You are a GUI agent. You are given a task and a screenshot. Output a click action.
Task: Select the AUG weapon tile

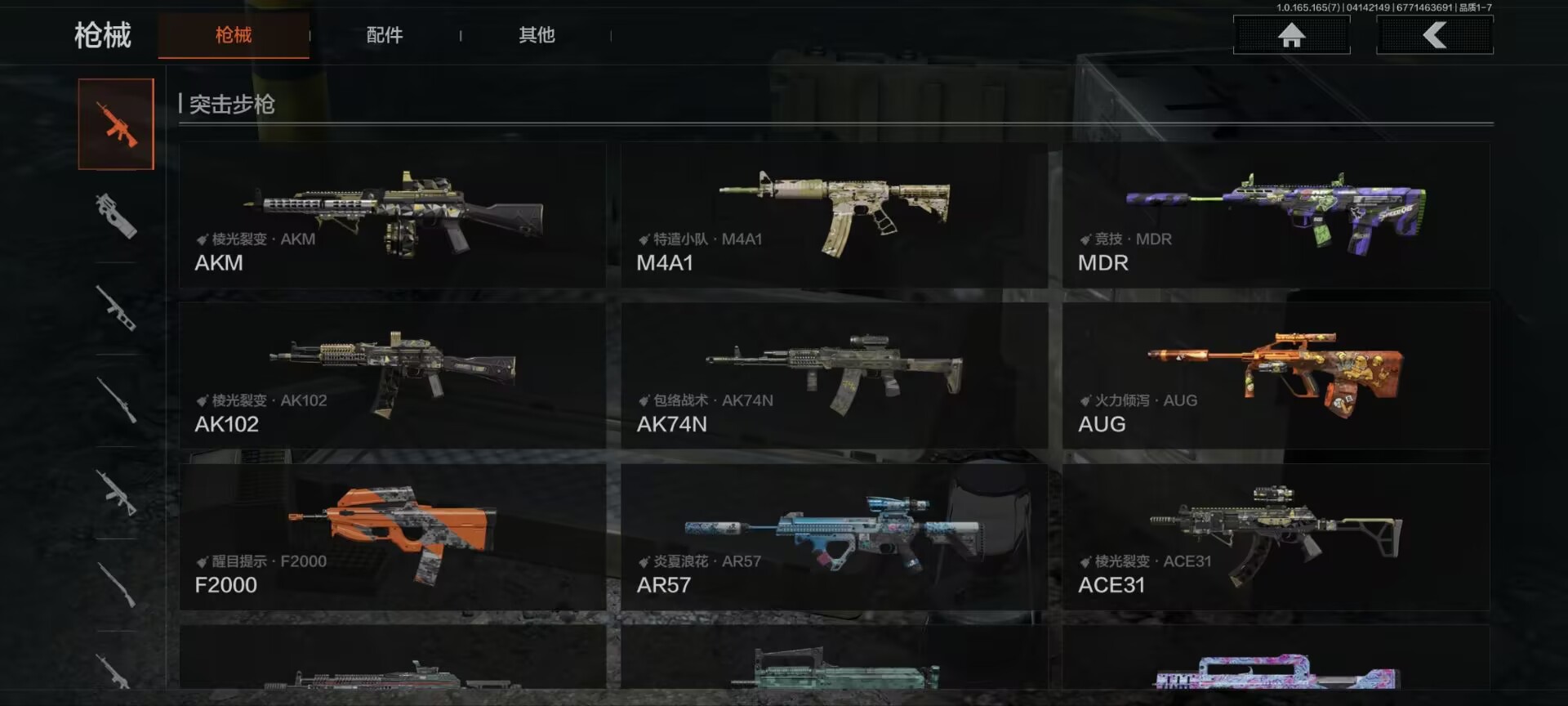(x=1276, y=376)
